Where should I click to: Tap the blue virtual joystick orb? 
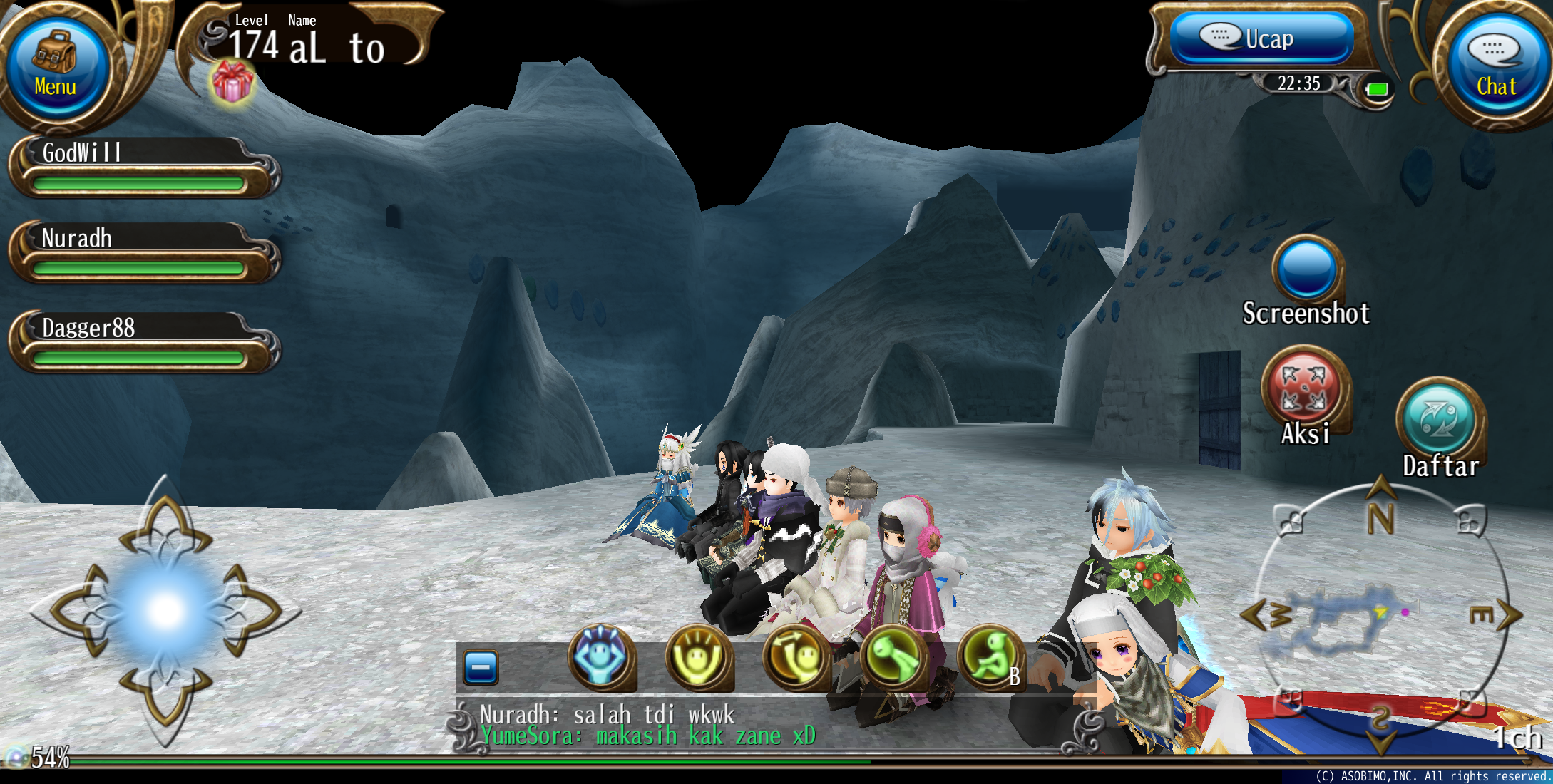(x=165, y=610)
